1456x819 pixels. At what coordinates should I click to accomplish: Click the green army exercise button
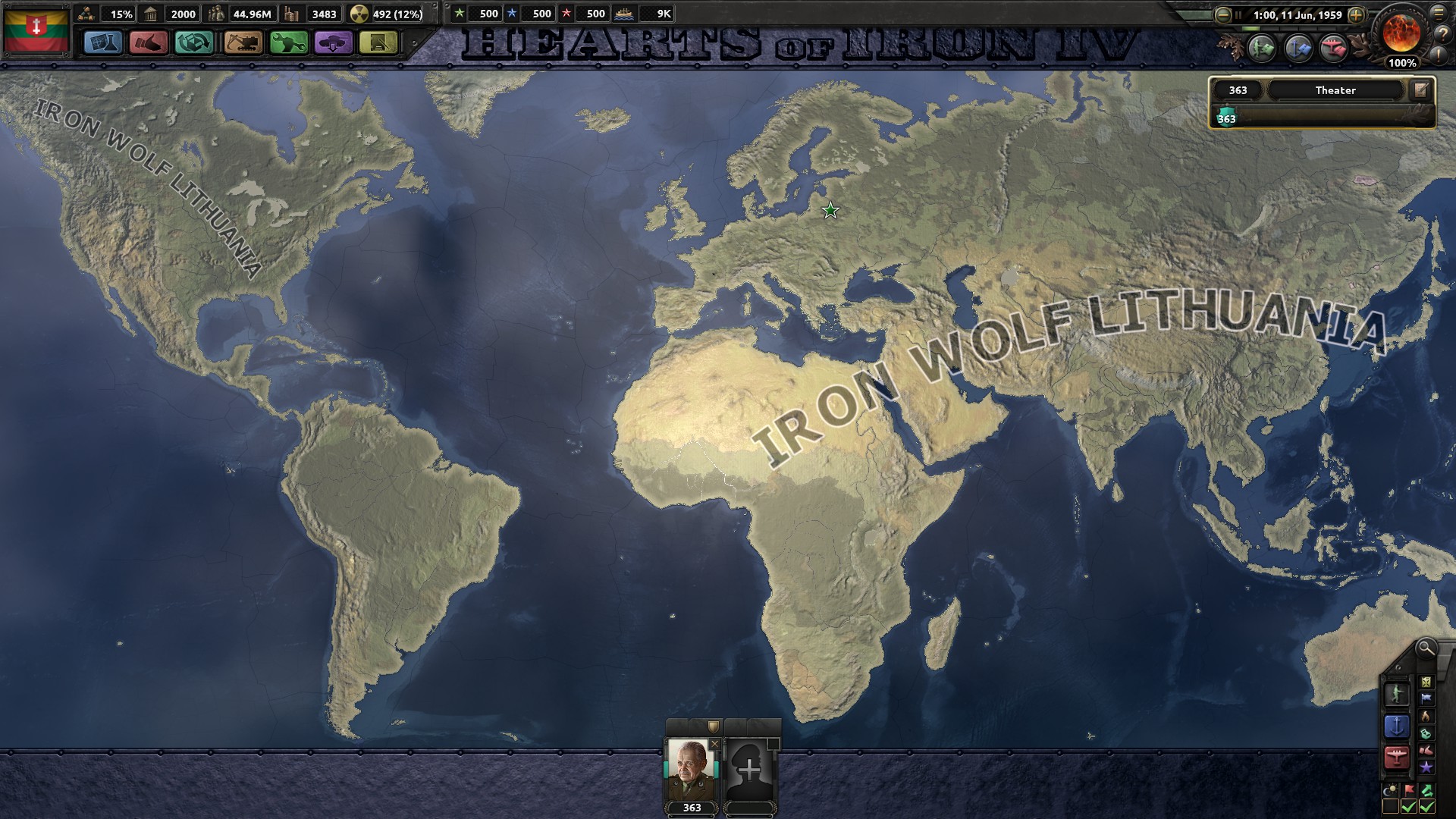[x=1260, y=47]
